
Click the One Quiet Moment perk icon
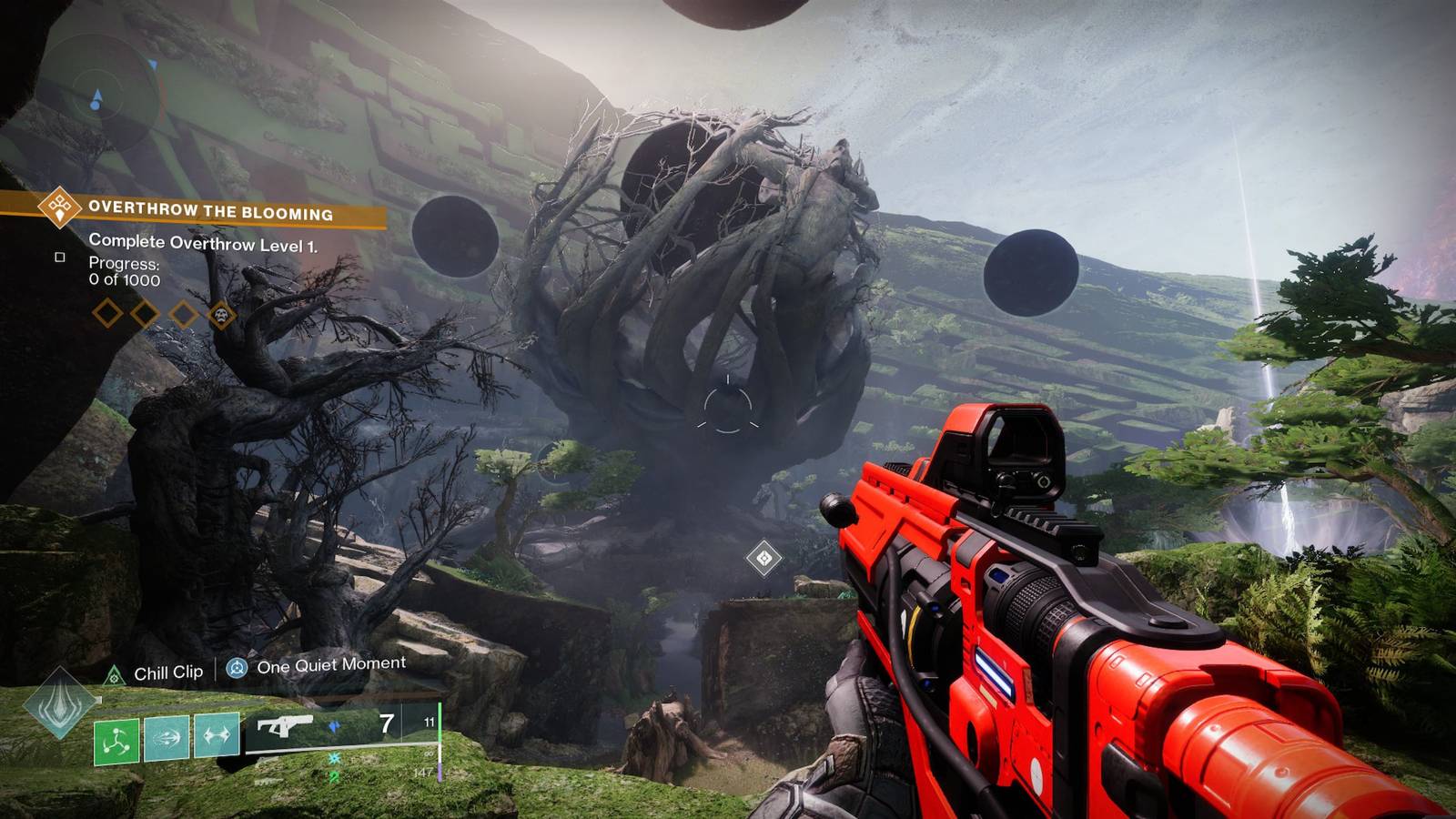tap(237, 668)
